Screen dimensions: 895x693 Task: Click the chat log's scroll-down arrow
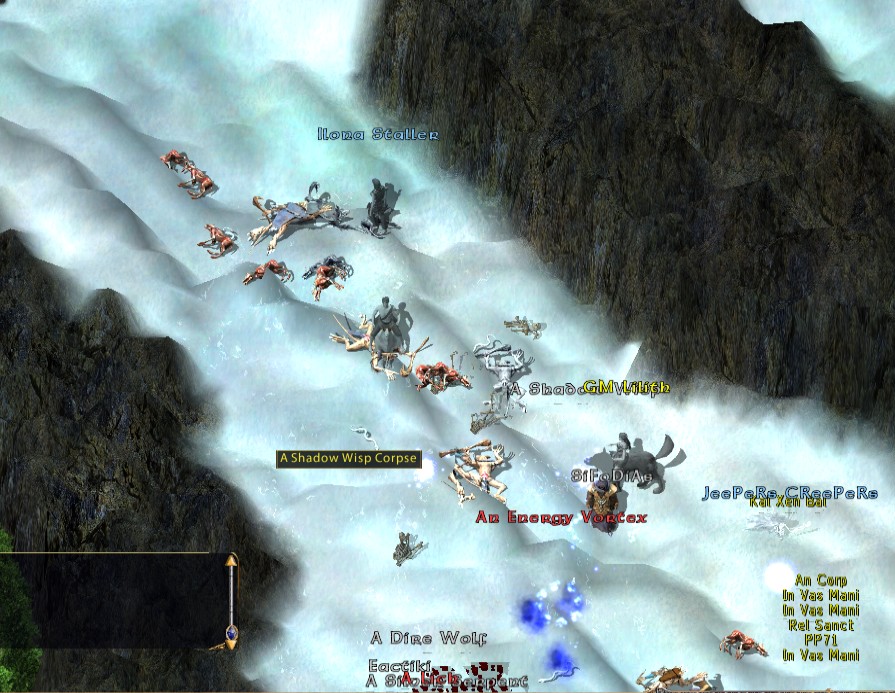tap(230, 646)
